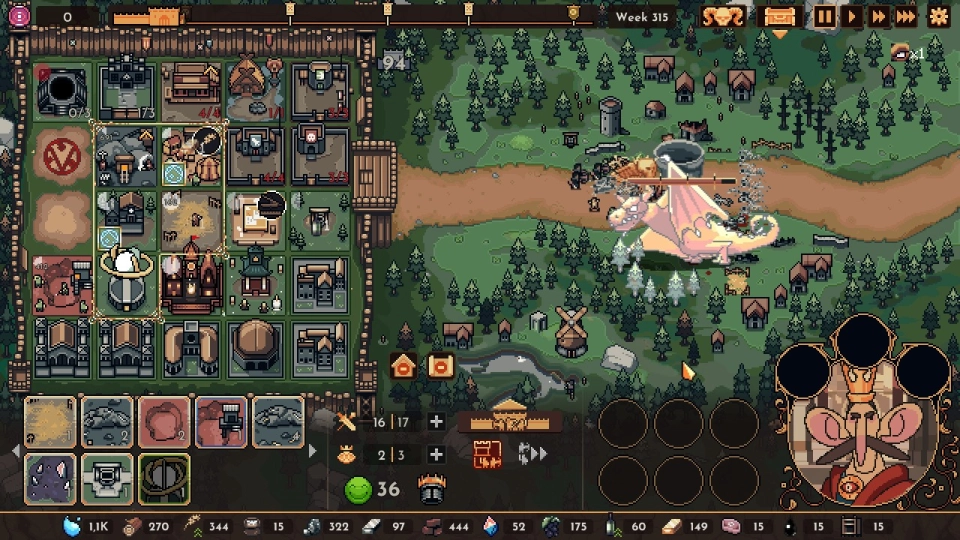The image size is (960, 540).
Task: Pick the purple crystal terrain tile card
Action: [49, 477]
